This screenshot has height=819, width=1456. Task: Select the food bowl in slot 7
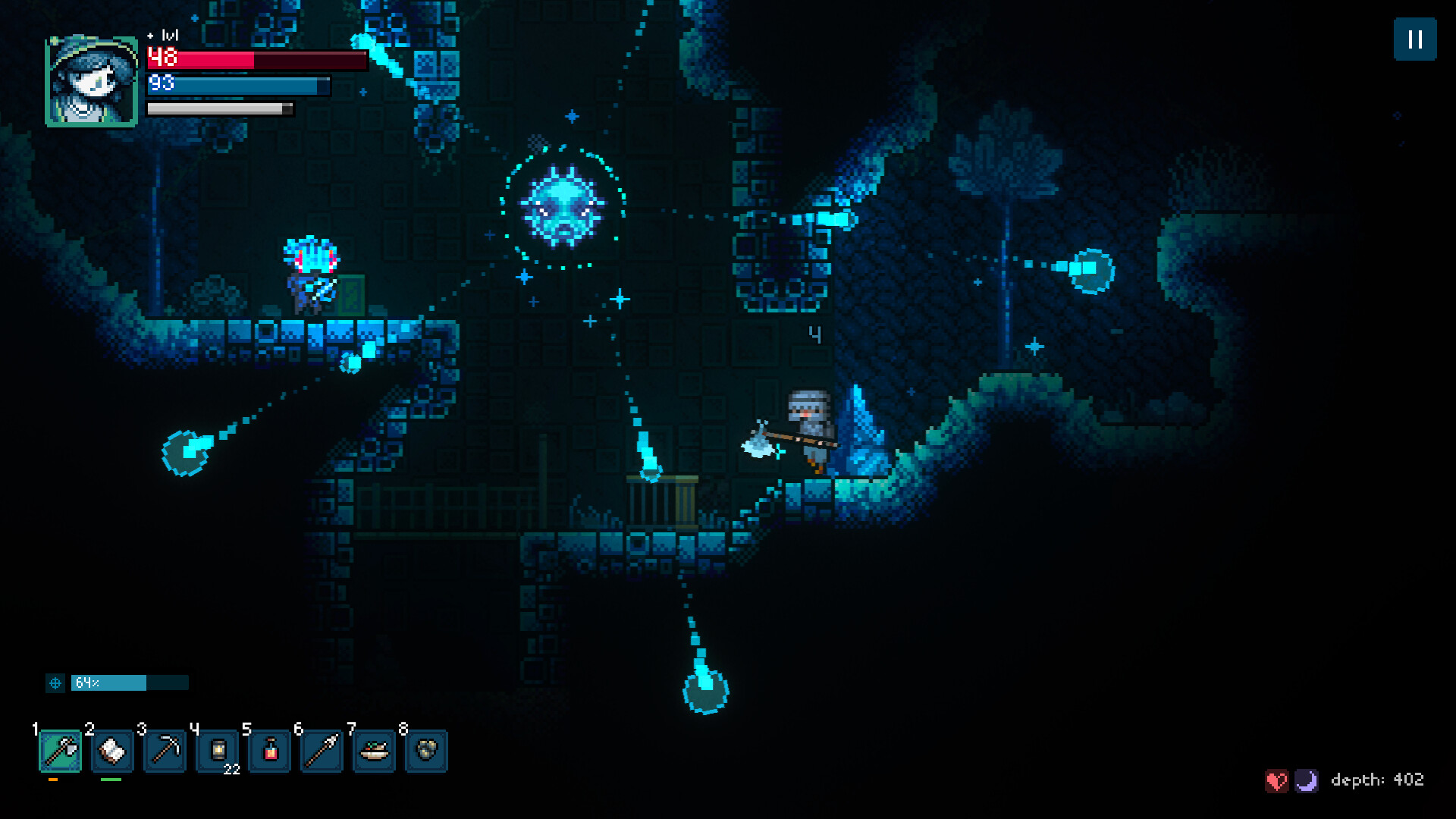375,752
